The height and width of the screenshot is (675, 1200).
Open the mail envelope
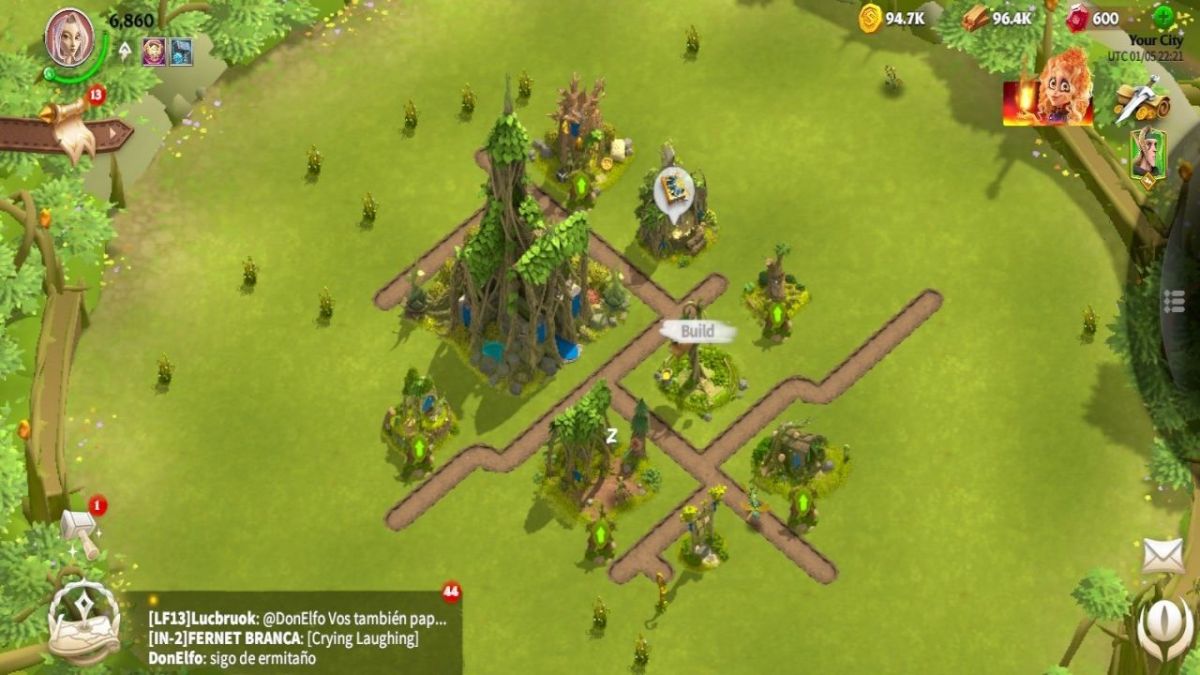(1162, 557)
